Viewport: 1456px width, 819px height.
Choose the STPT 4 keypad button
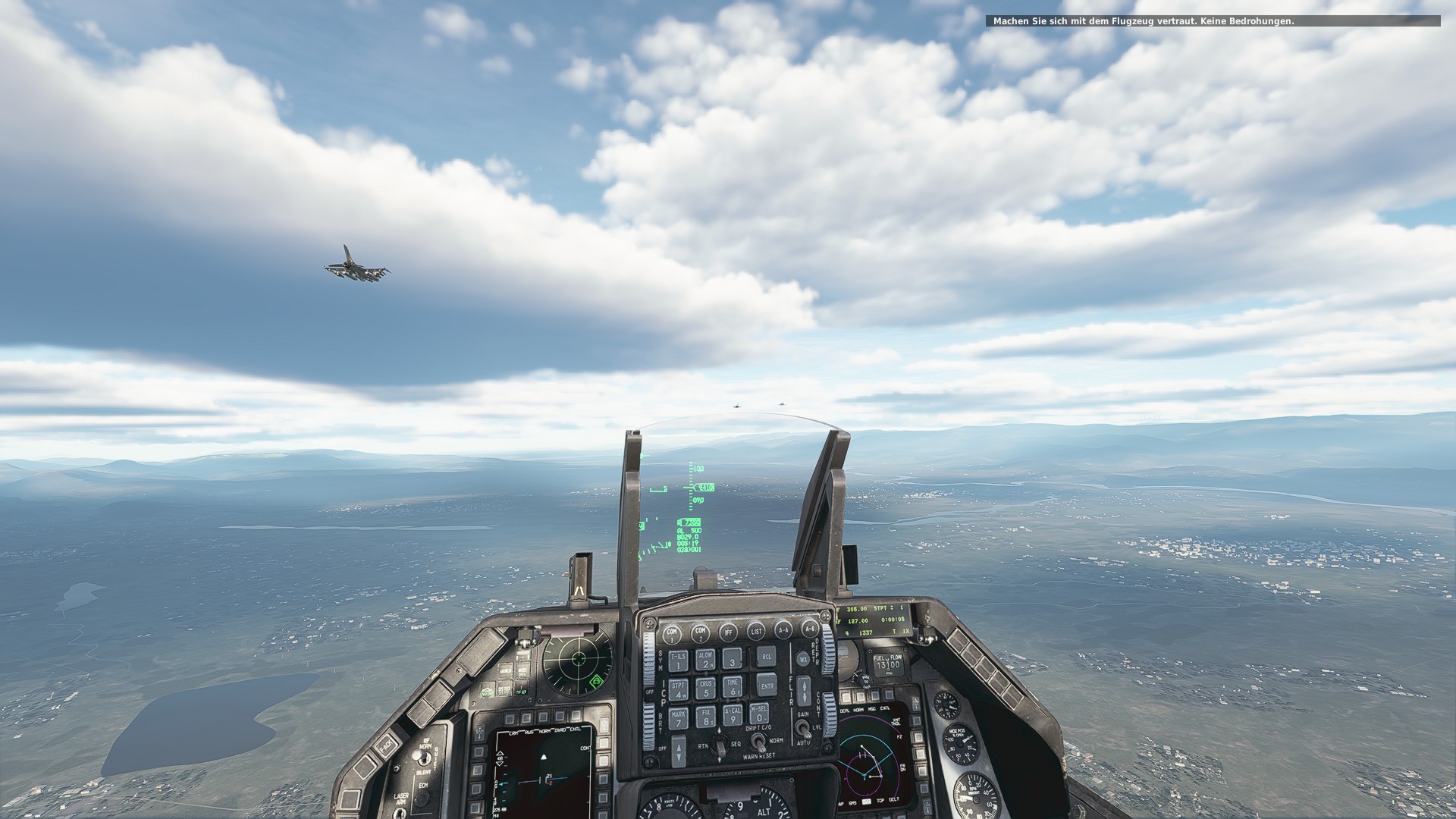pos(679,690)
